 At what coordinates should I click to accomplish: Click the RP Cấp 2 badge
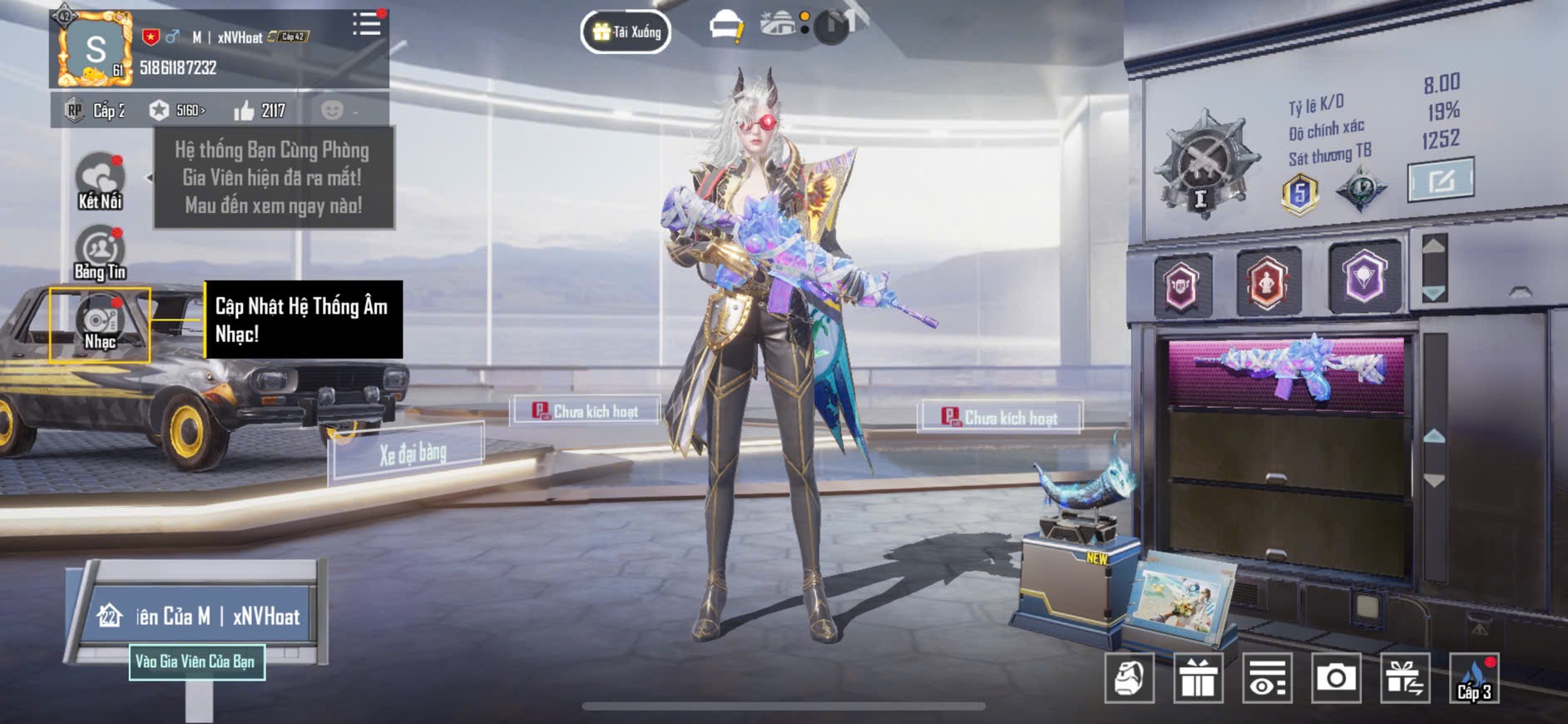pyautogui.click(x=95, y=111)
